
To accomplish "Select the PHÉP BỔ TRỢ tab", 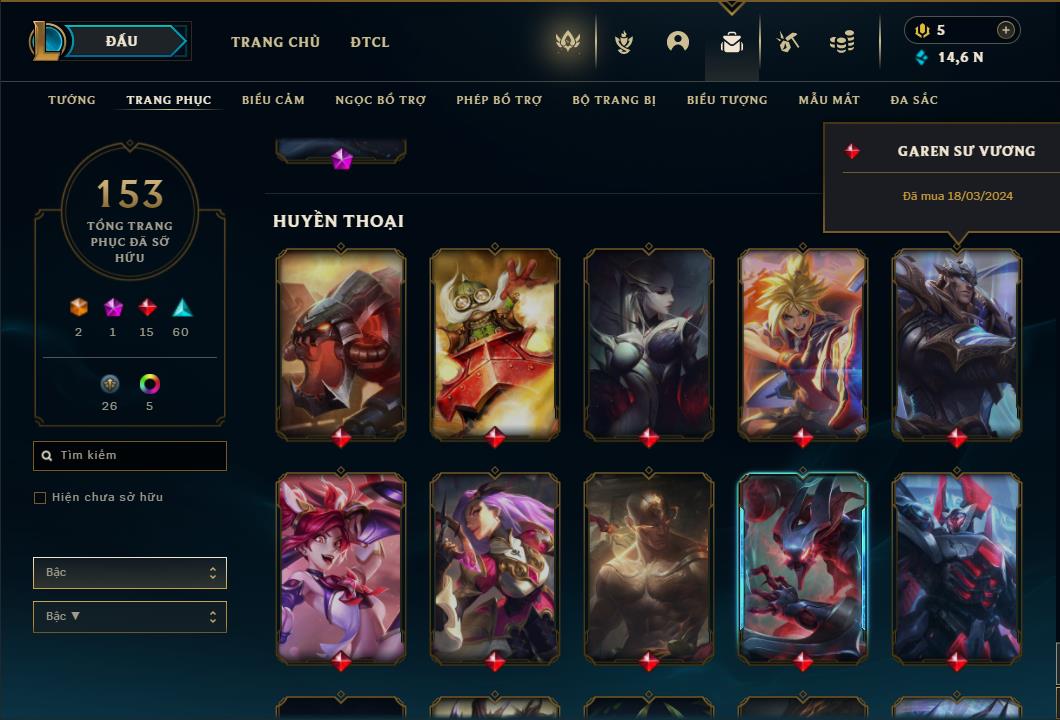I will coord(499,100).
